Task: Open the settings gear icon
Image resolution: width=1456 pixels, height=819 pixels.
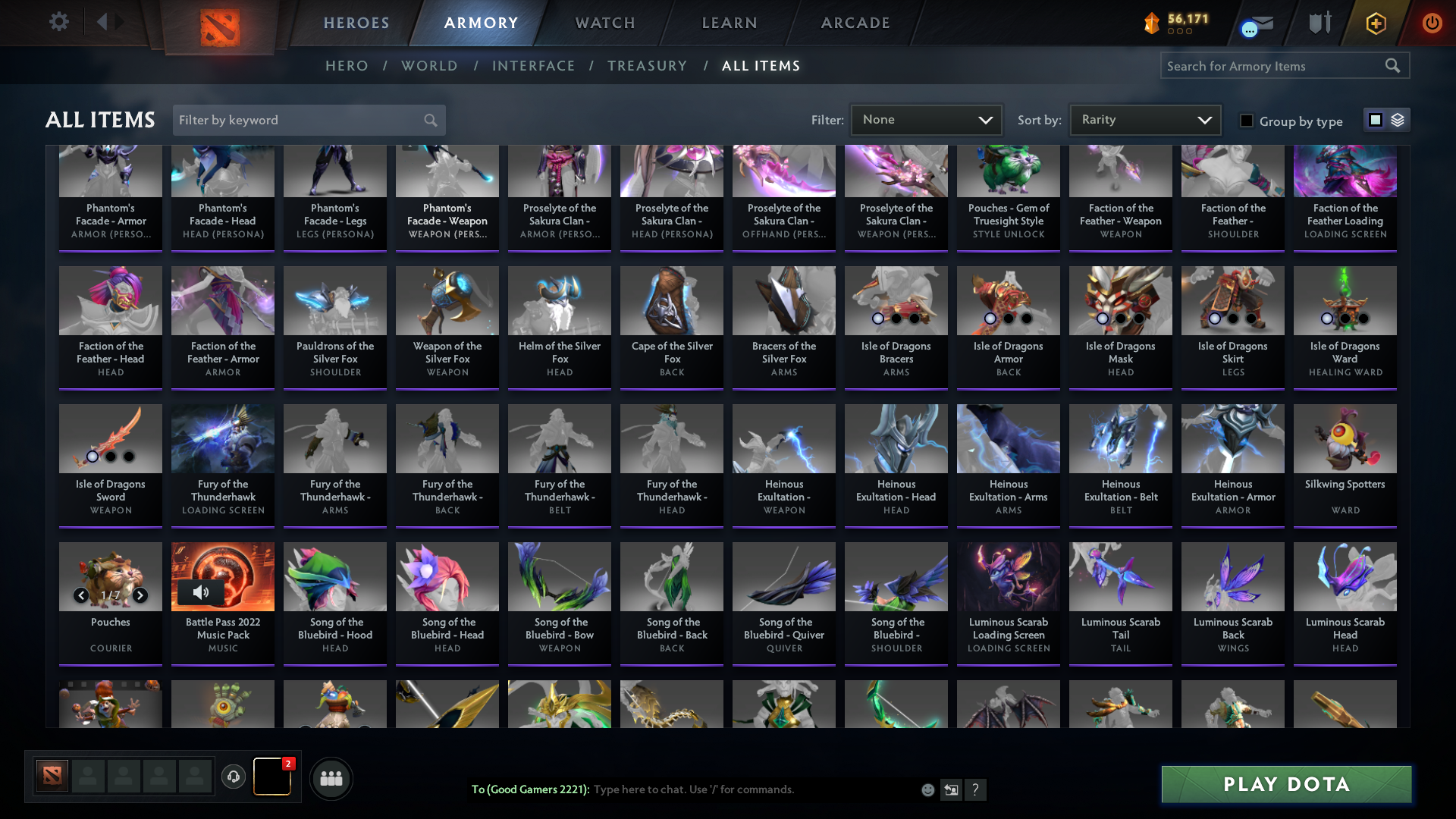Action: 59,21
